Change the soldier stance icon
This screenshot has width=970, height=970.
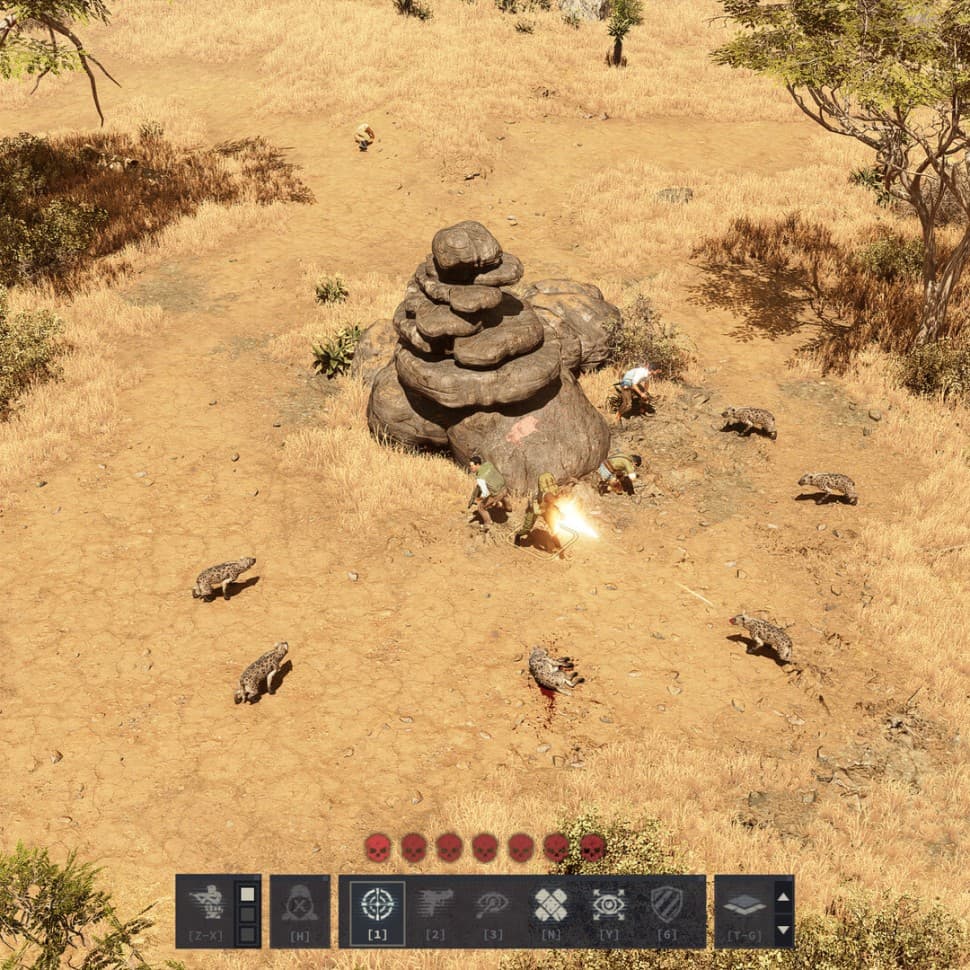point(207,903)
